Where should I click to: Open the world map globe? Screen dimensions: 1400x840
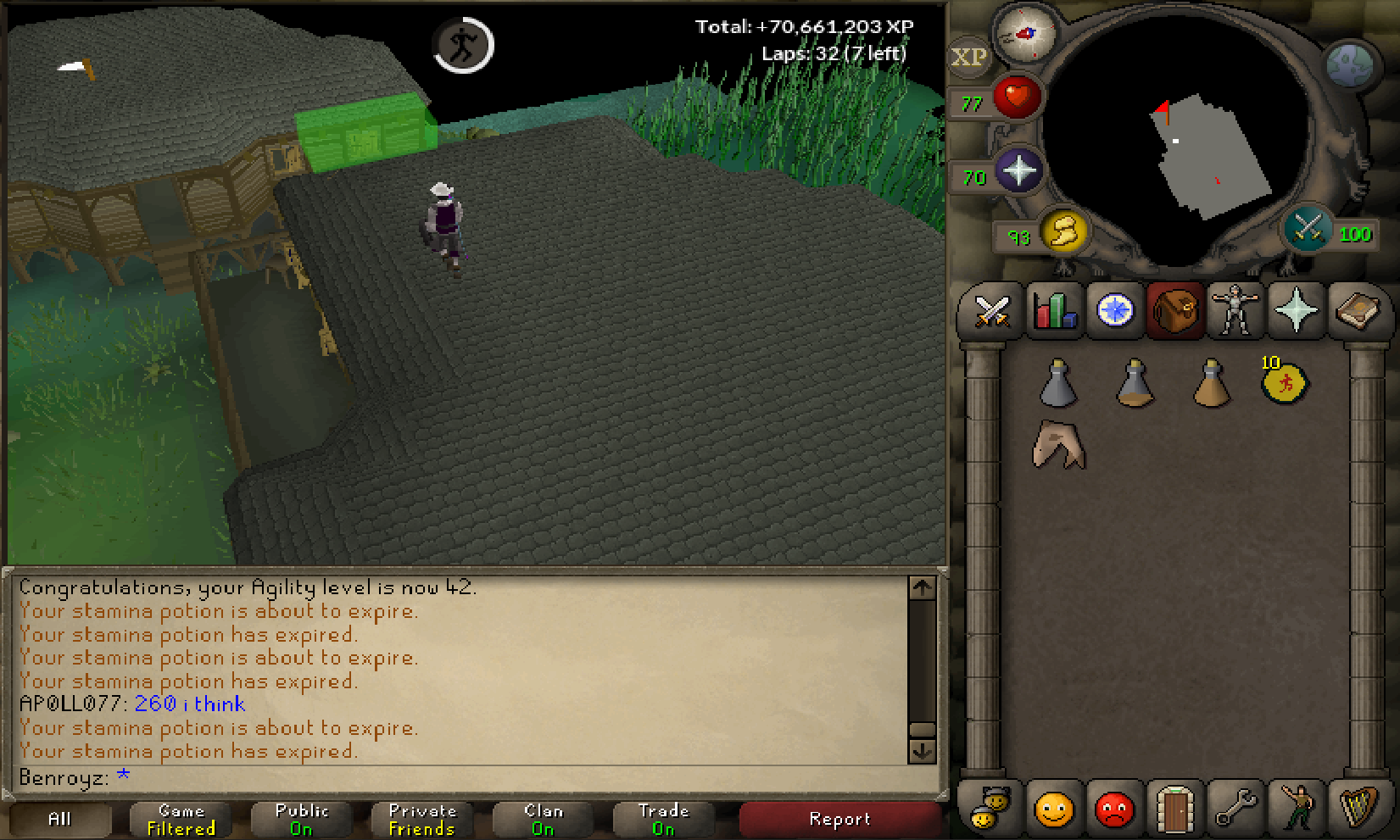1348,65
